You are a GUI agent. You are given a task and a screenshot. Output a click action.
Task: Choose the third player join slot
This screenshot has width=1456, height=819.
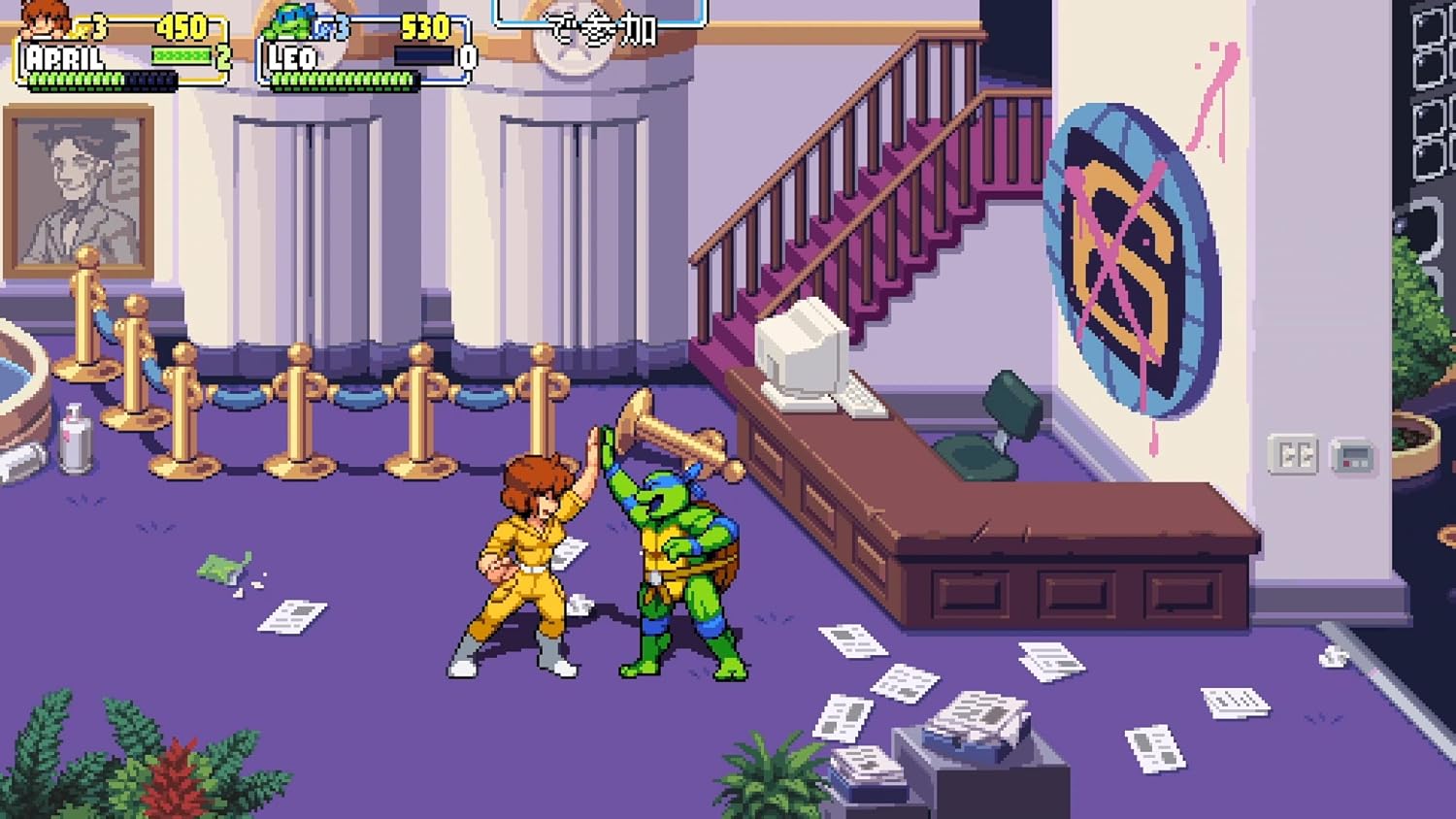600,23
